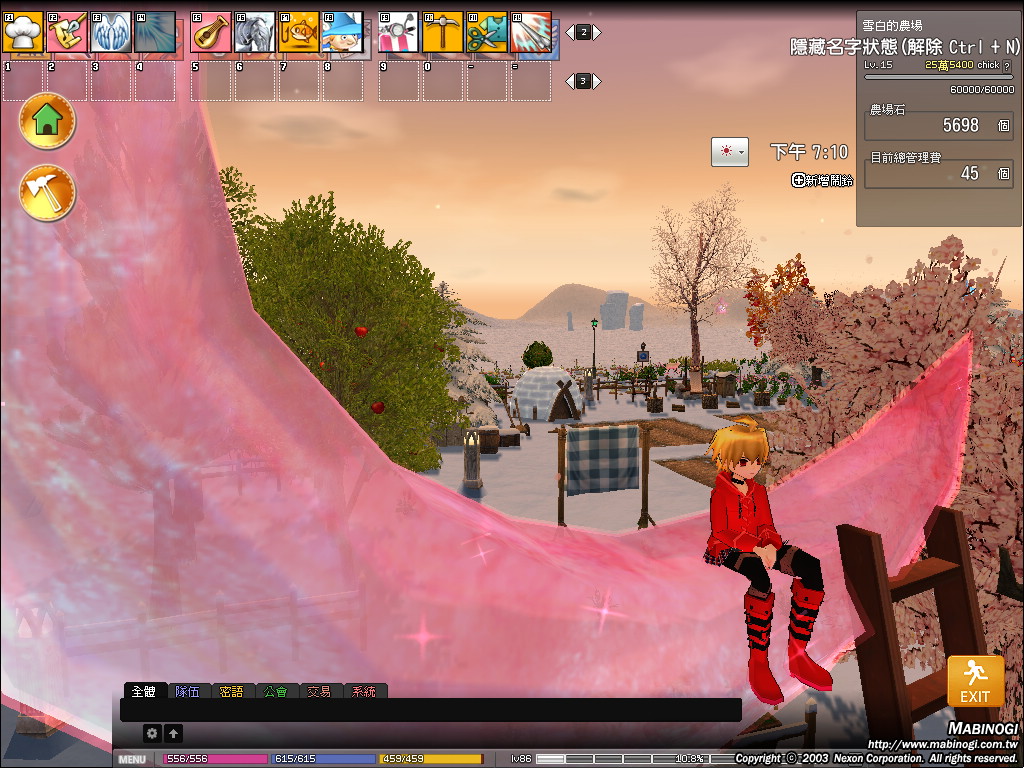Open the chat settings gear
1024x768 pixels.
(x=152, y=733)
